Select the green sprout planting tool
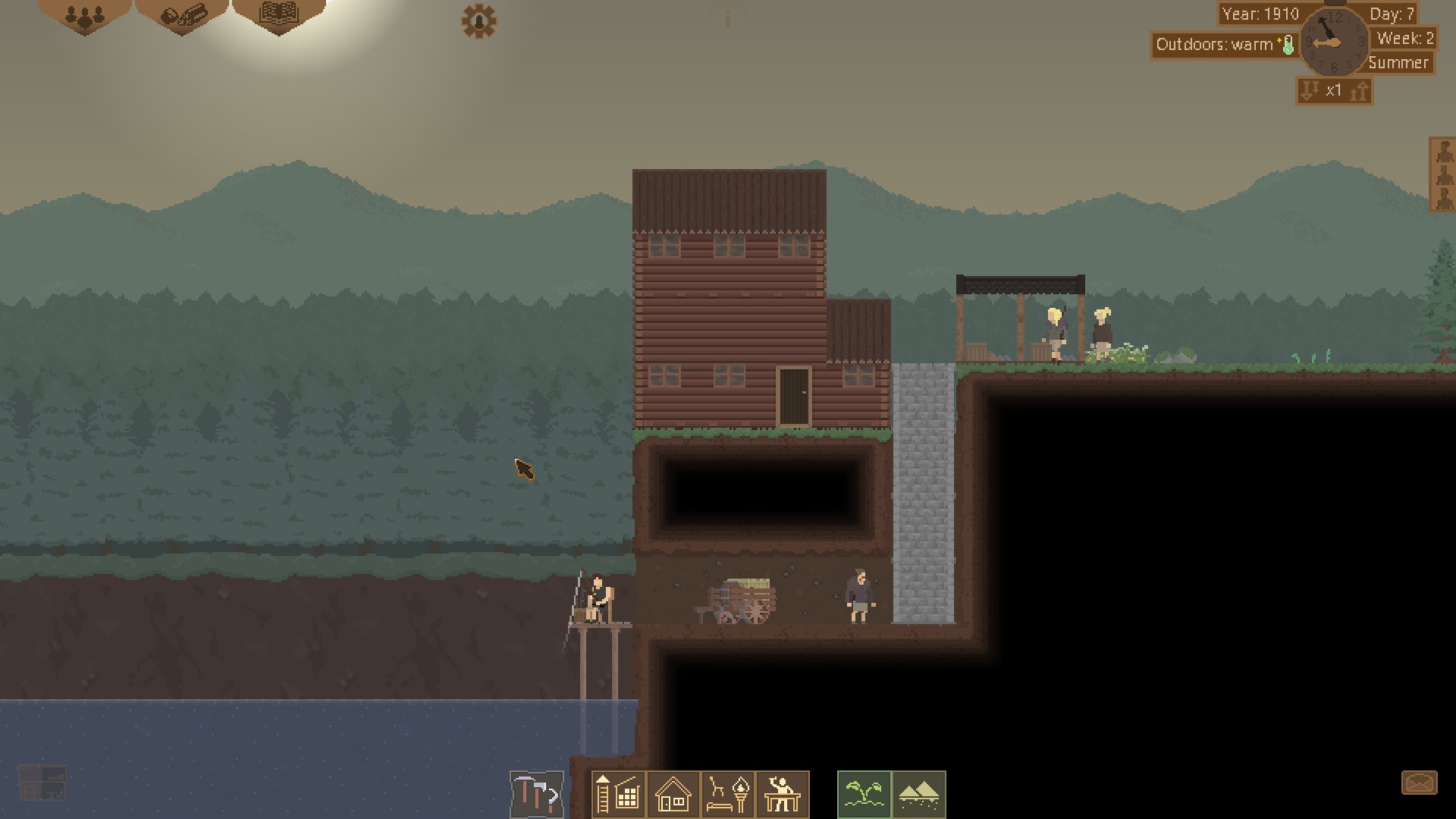The width and height of the screenshot is (1456, 819). (864, 795)
